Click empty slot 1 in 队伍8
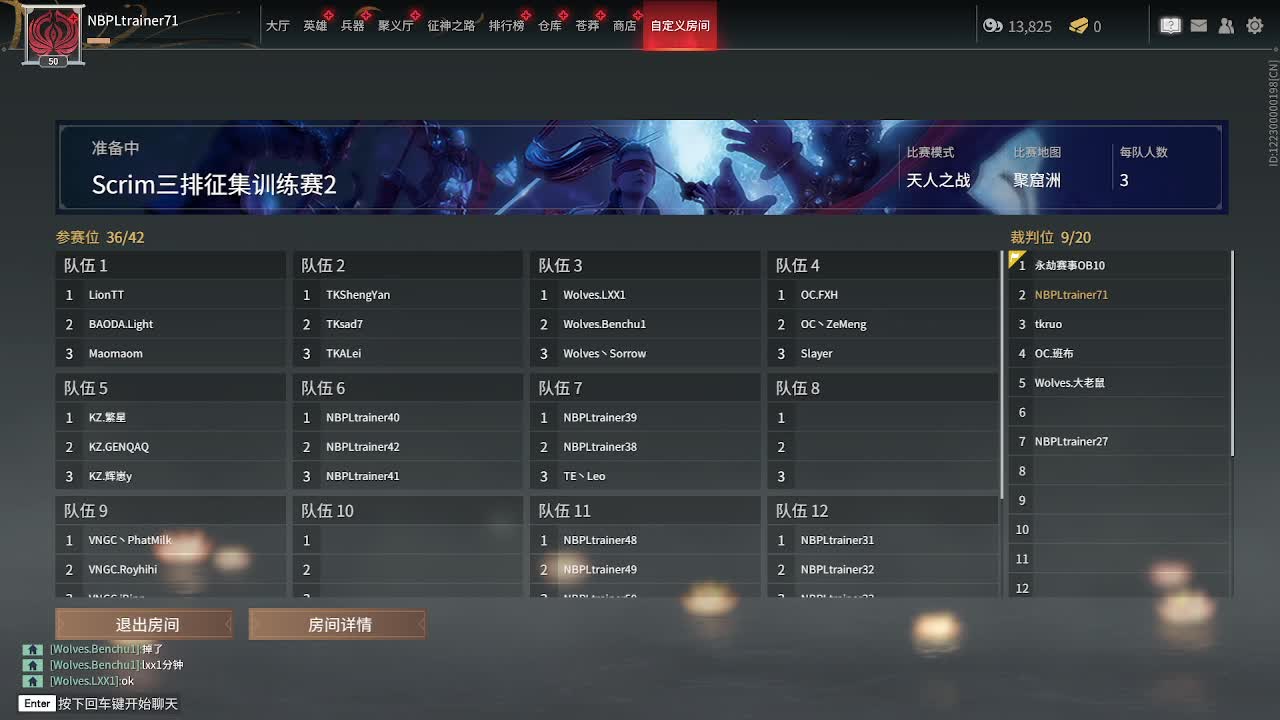The image size is (1280, 720). (880, 417)
